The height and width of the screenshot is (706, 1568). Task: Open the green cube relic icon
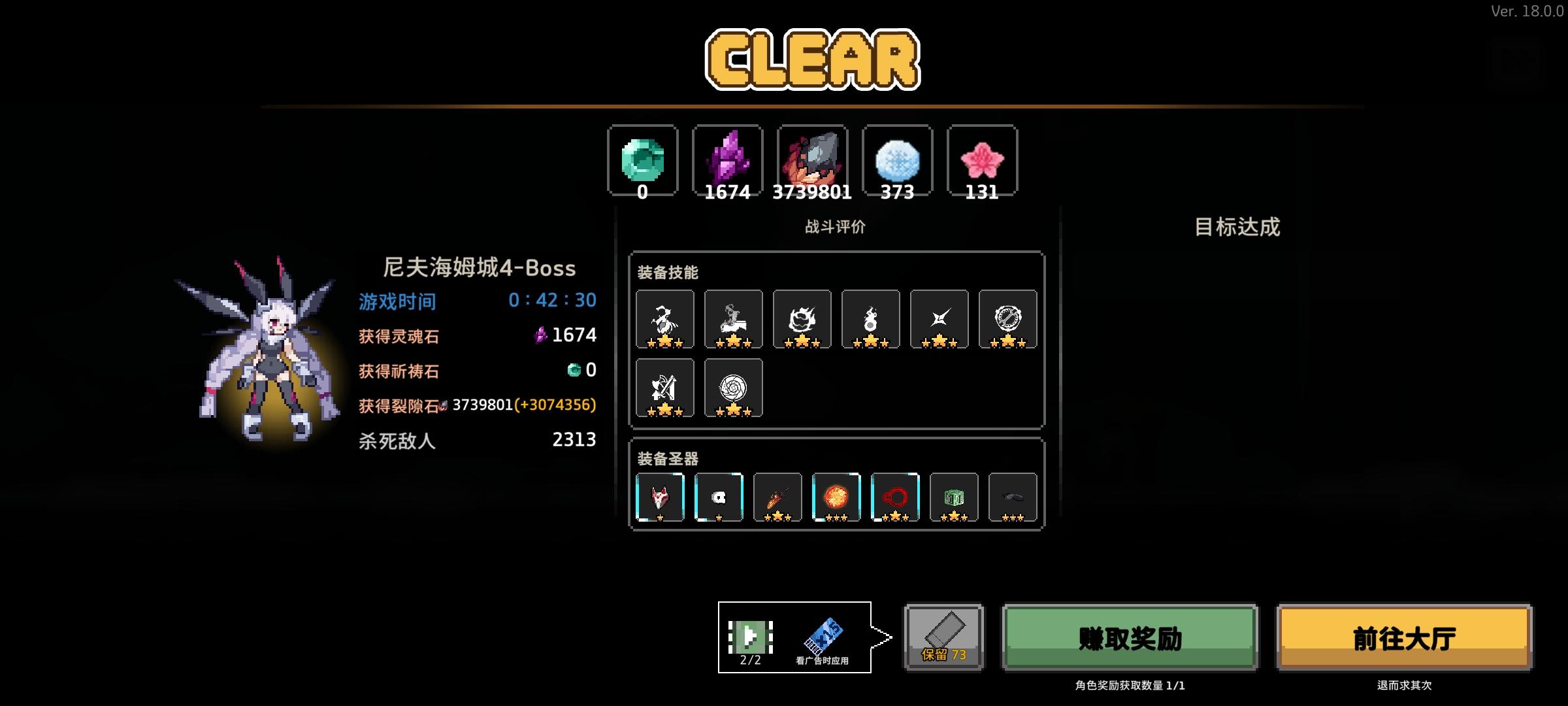pyautogui.click(x=953, y=496)
